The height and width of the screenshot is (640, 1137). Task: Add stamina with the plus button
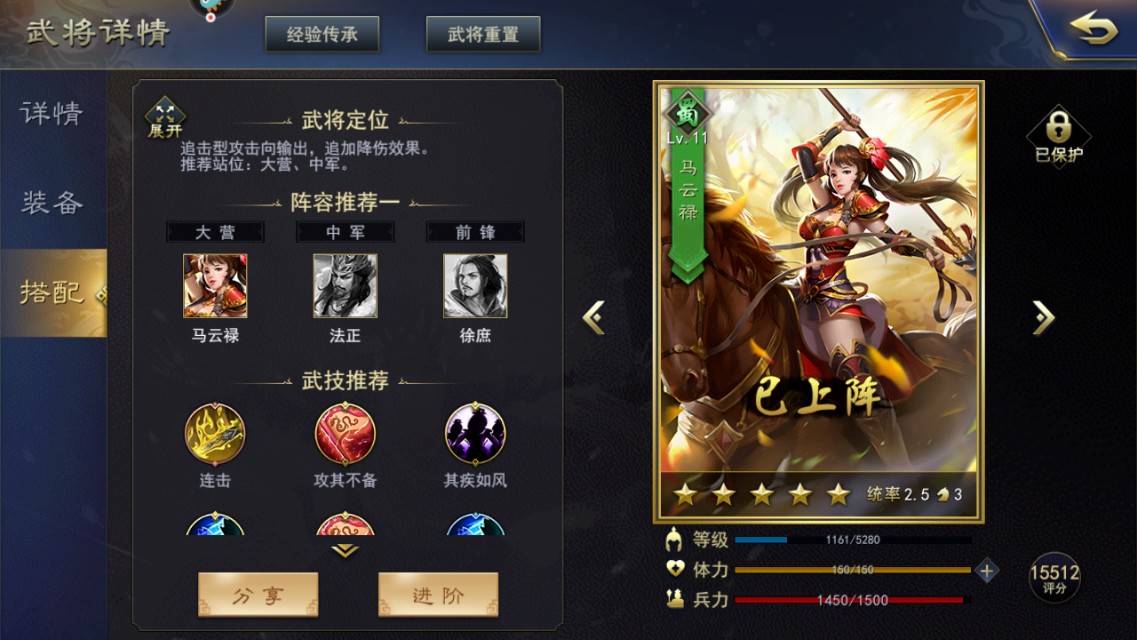[987, 570]
